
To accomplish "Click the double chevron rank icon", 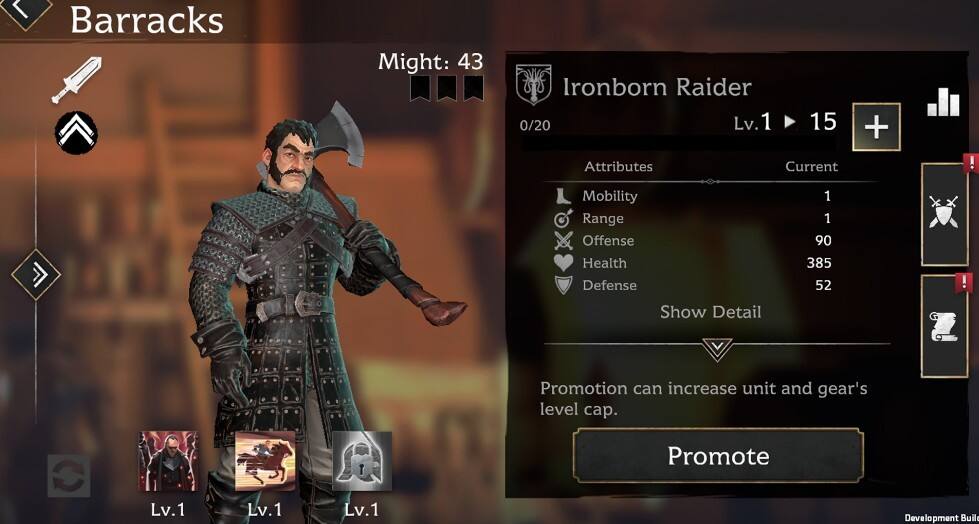I will 76,129.
